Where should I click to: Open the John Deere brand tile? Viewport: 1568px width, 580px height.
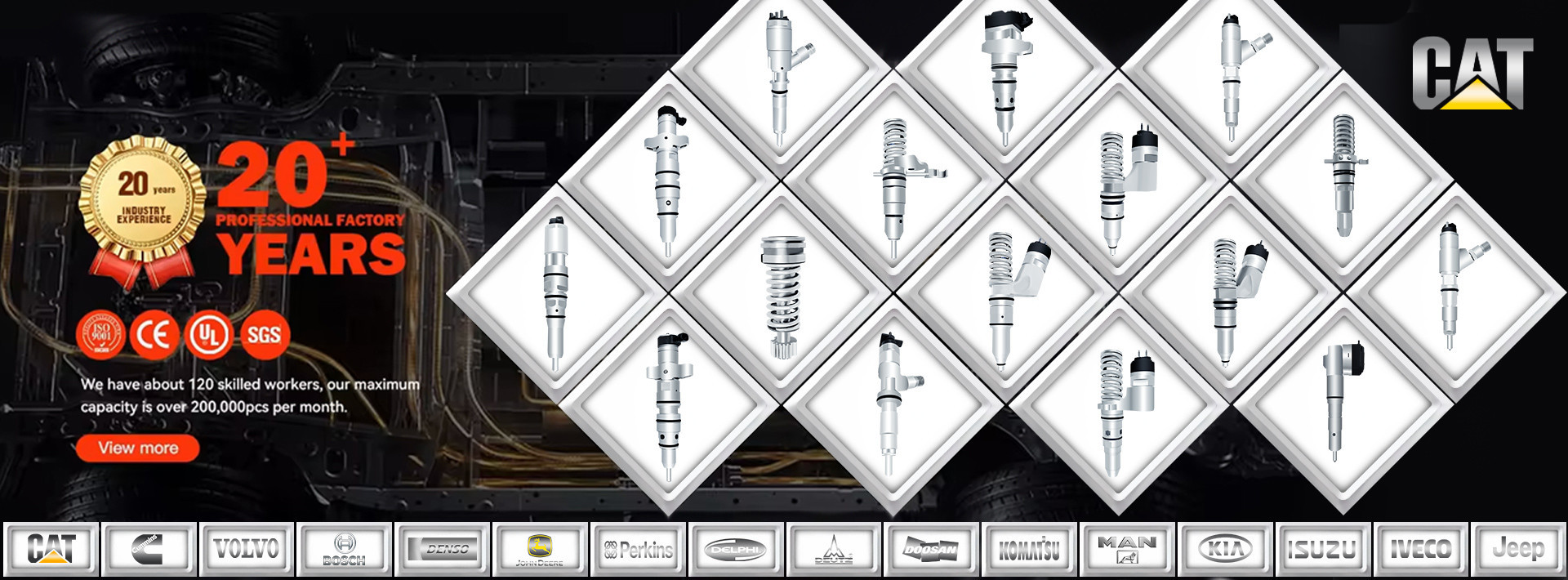pos(539,549)
